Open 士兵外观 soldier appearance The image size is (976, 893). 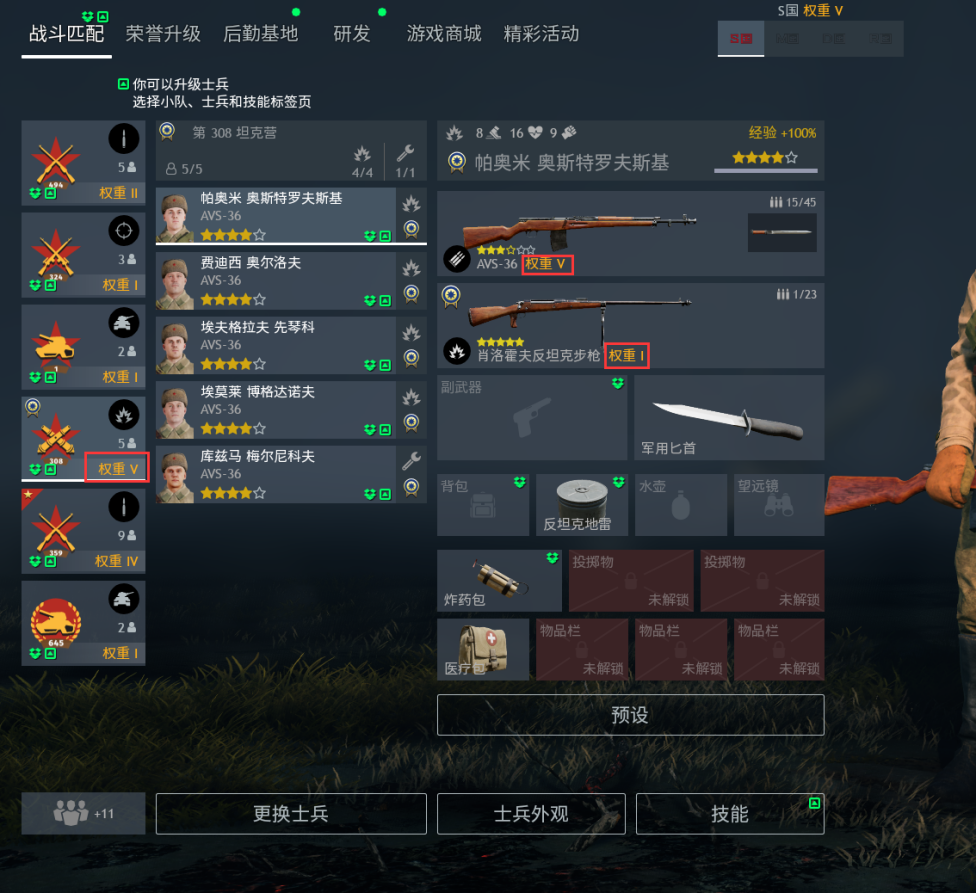tap(531, 814)
